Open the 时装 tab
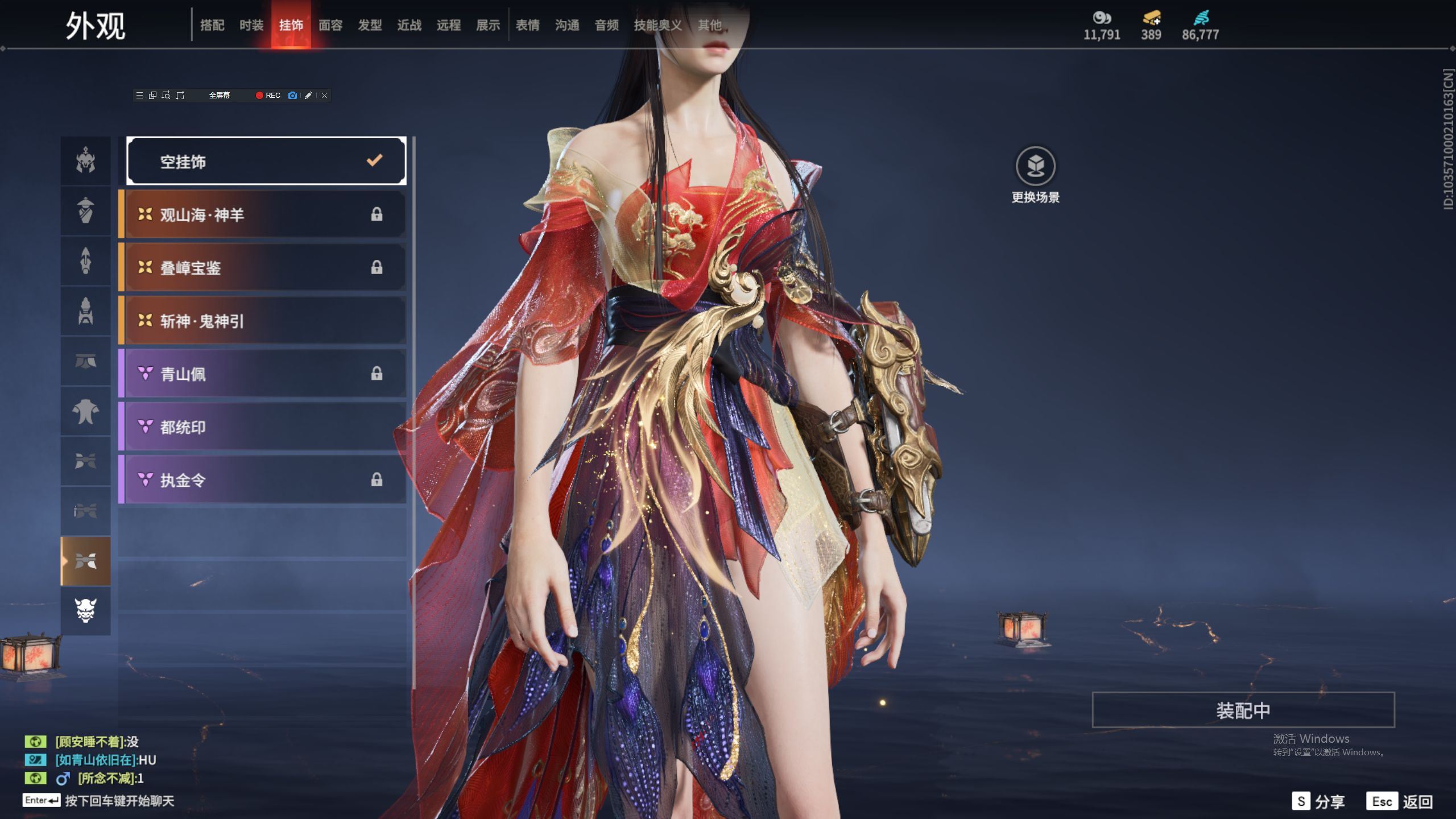Screen dimensions: 1456x819 (x=251, y=25)
